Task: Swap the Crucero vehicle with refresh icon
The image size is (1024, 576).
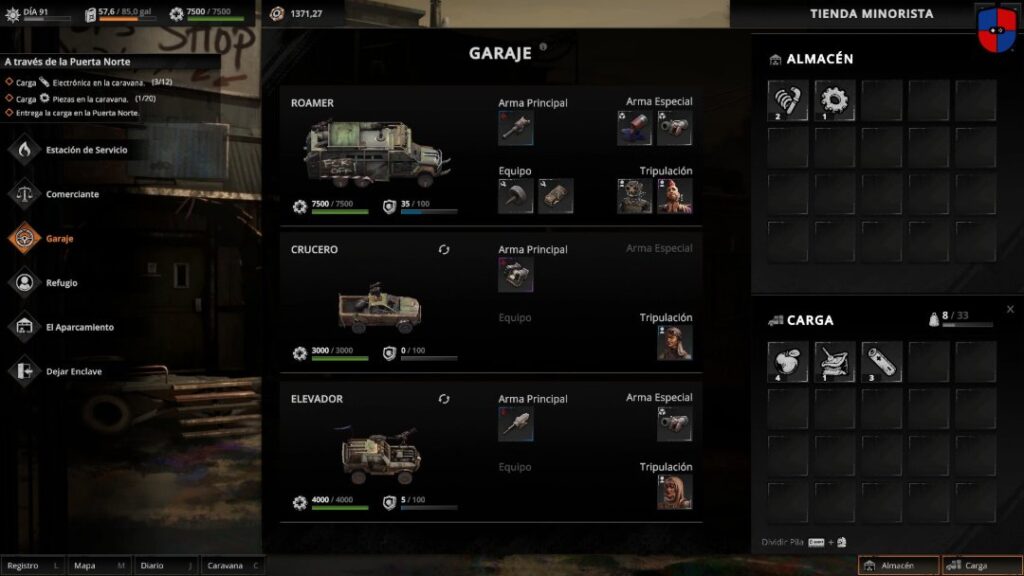Action: click(x=444, y=249)
